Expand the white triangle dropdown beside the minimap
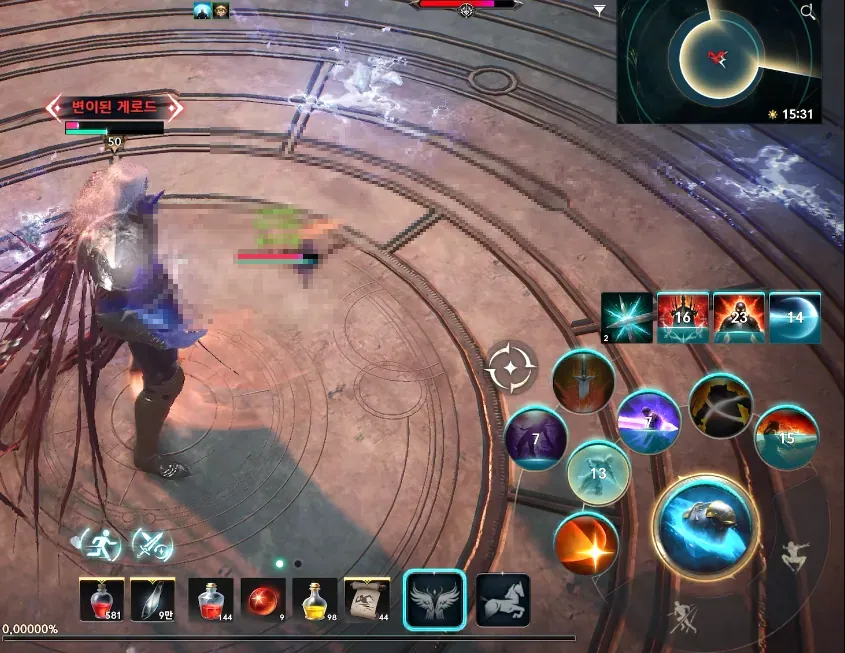Screen dimensions: 845x653 (x=600, y=11)
